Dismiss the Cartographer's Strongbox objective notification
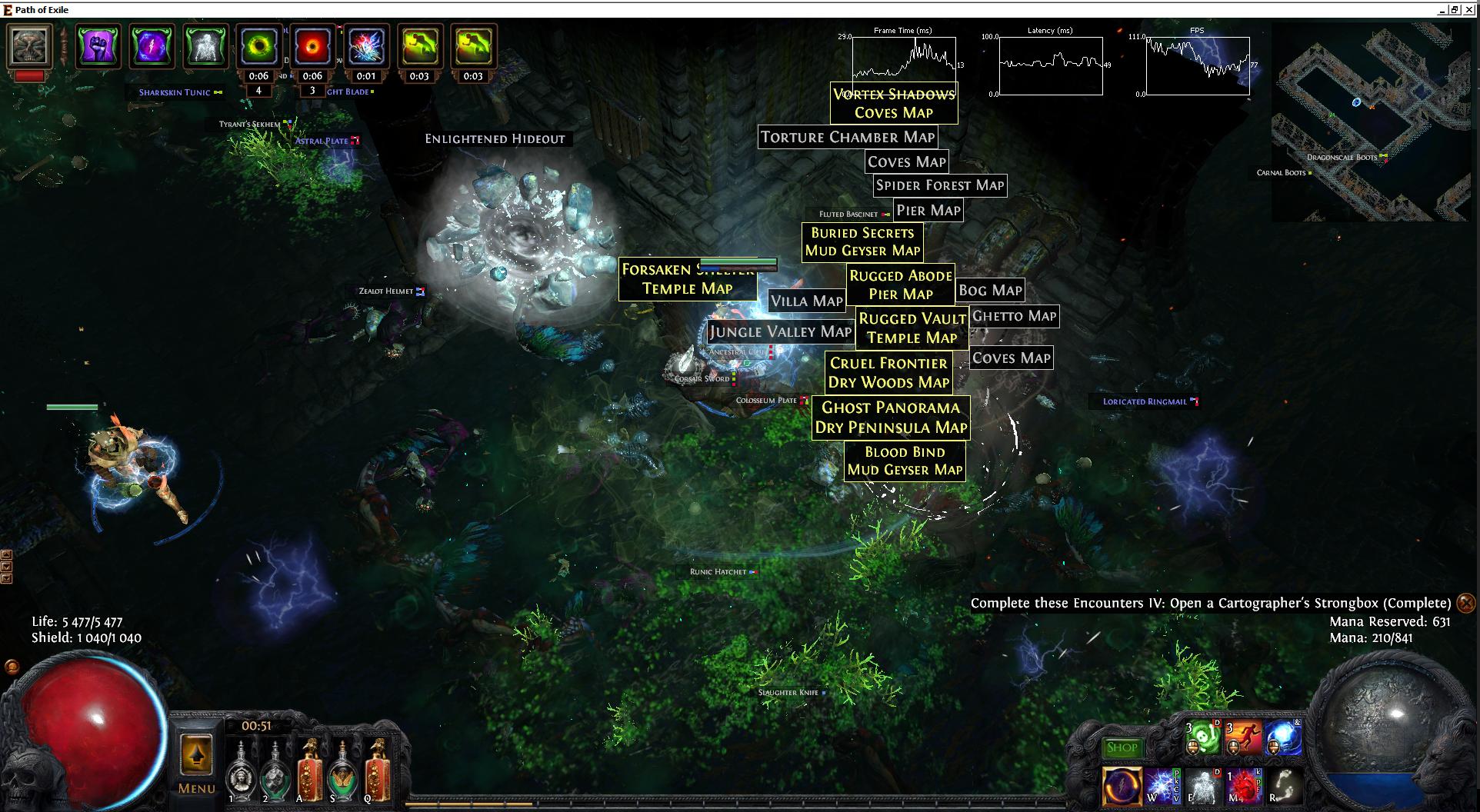Viewport: 1480px width, 812px height. (x=1466, y=603)
